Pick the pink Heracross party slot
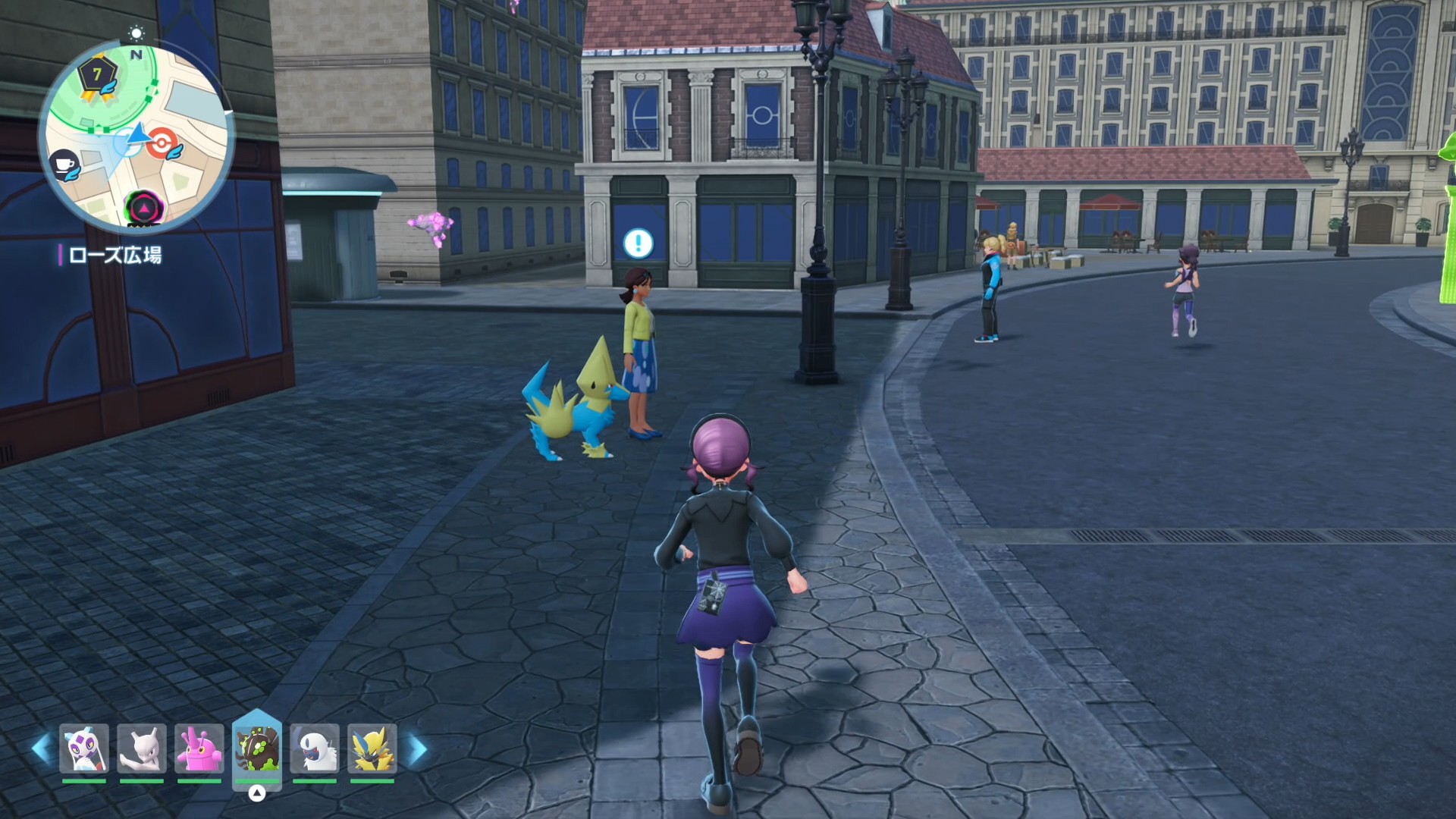 point(199,749)
